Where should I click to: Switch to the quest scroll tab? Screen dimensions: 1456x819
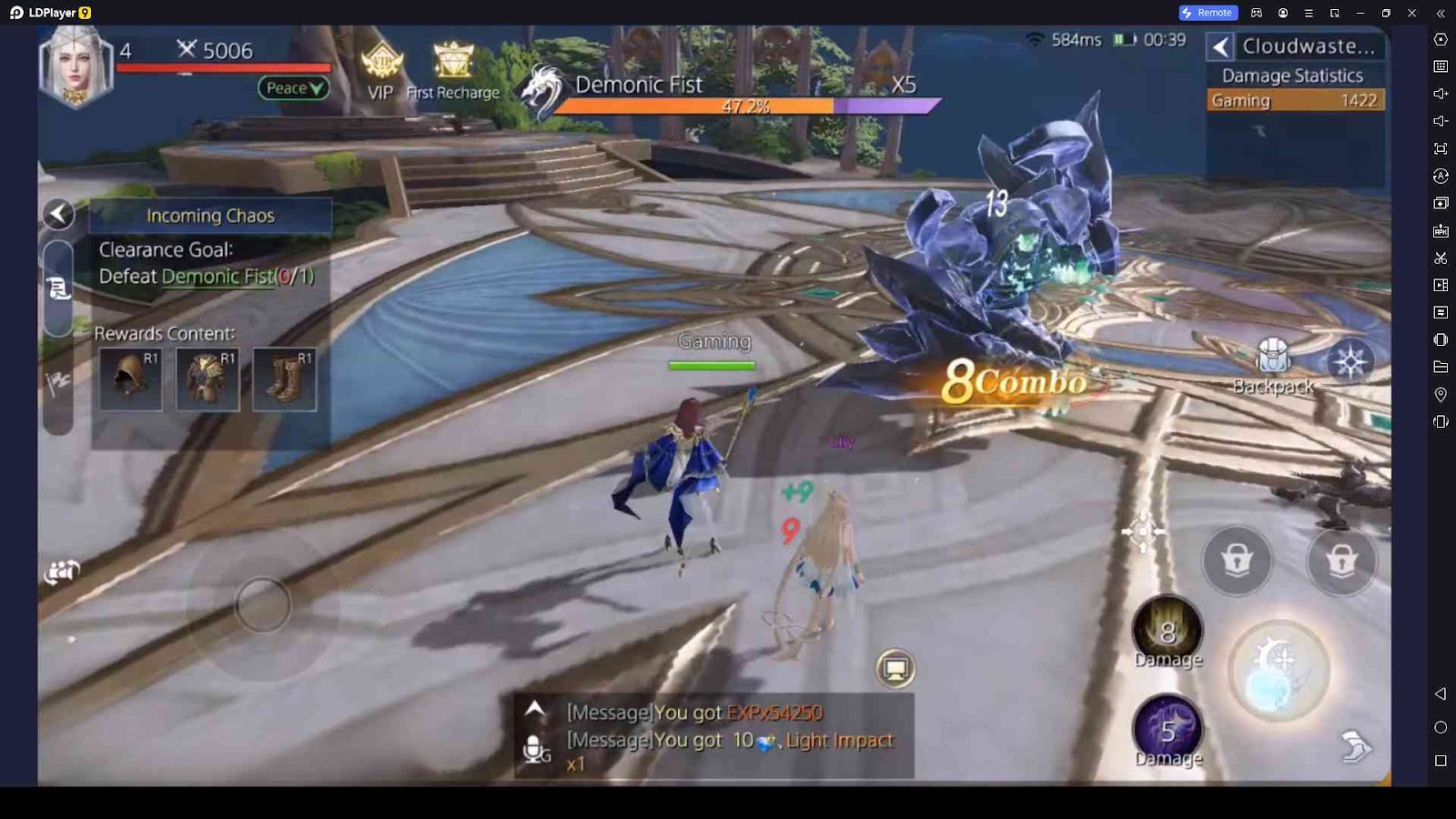pos(58,288)
